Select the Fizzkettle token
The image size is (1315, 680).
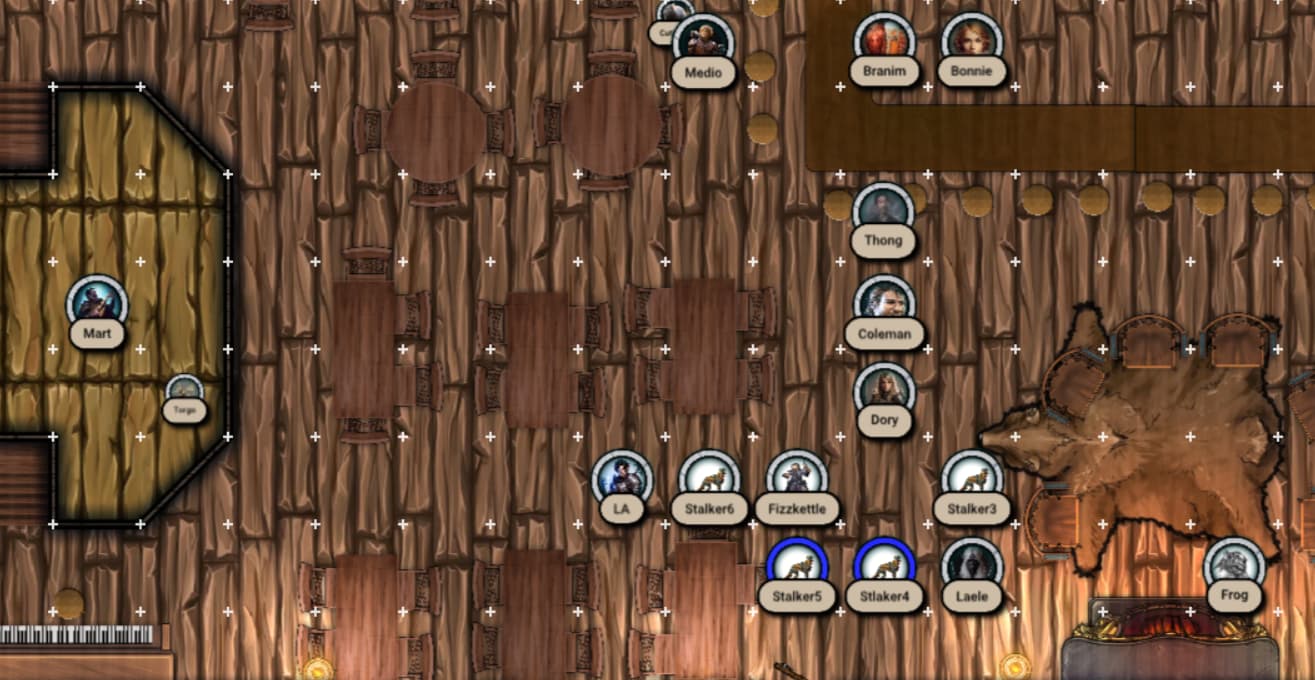click(797, 480)
